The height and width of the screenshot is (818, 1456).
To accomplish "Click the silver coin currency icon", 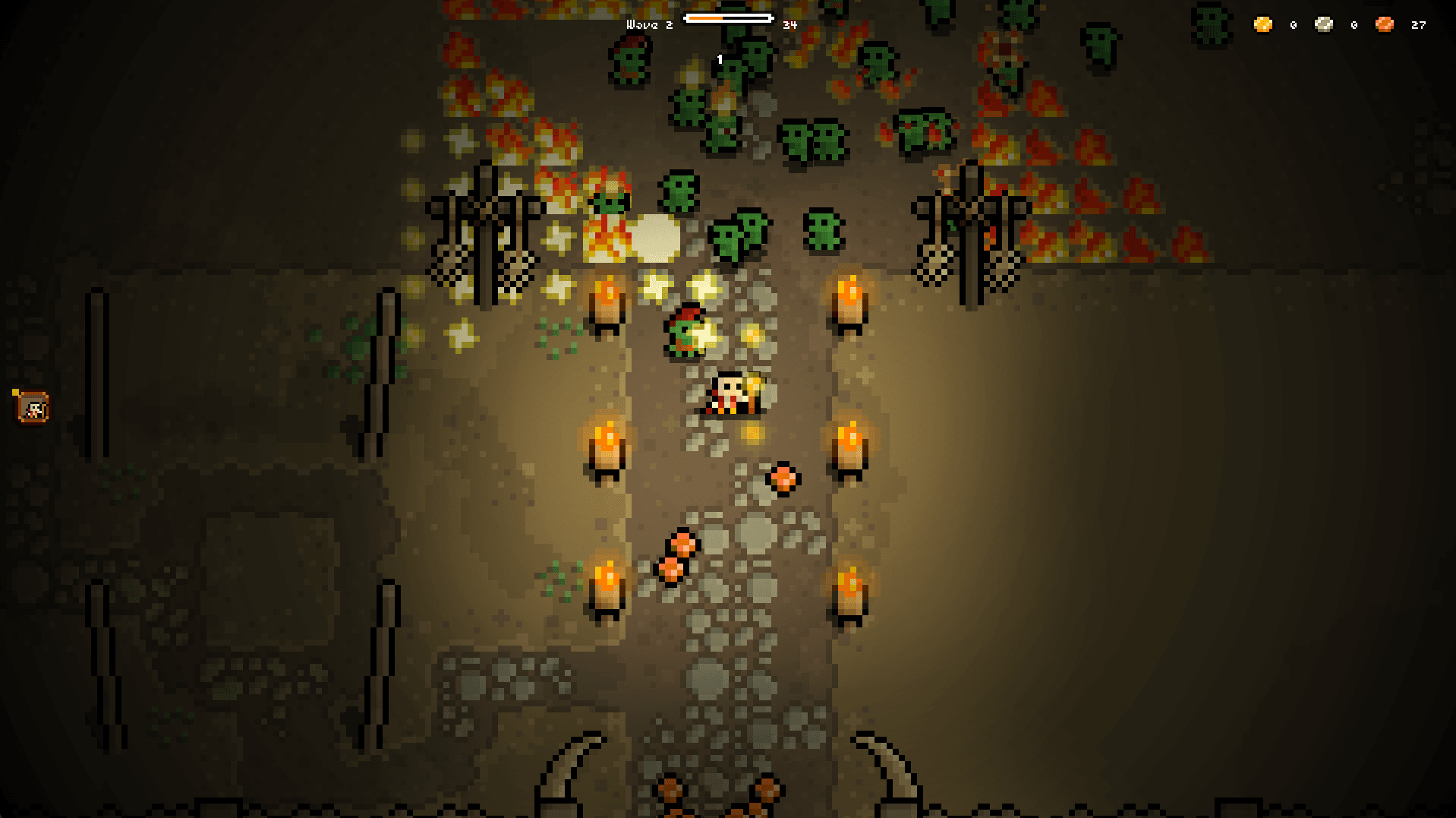I will coord(1322,24).
